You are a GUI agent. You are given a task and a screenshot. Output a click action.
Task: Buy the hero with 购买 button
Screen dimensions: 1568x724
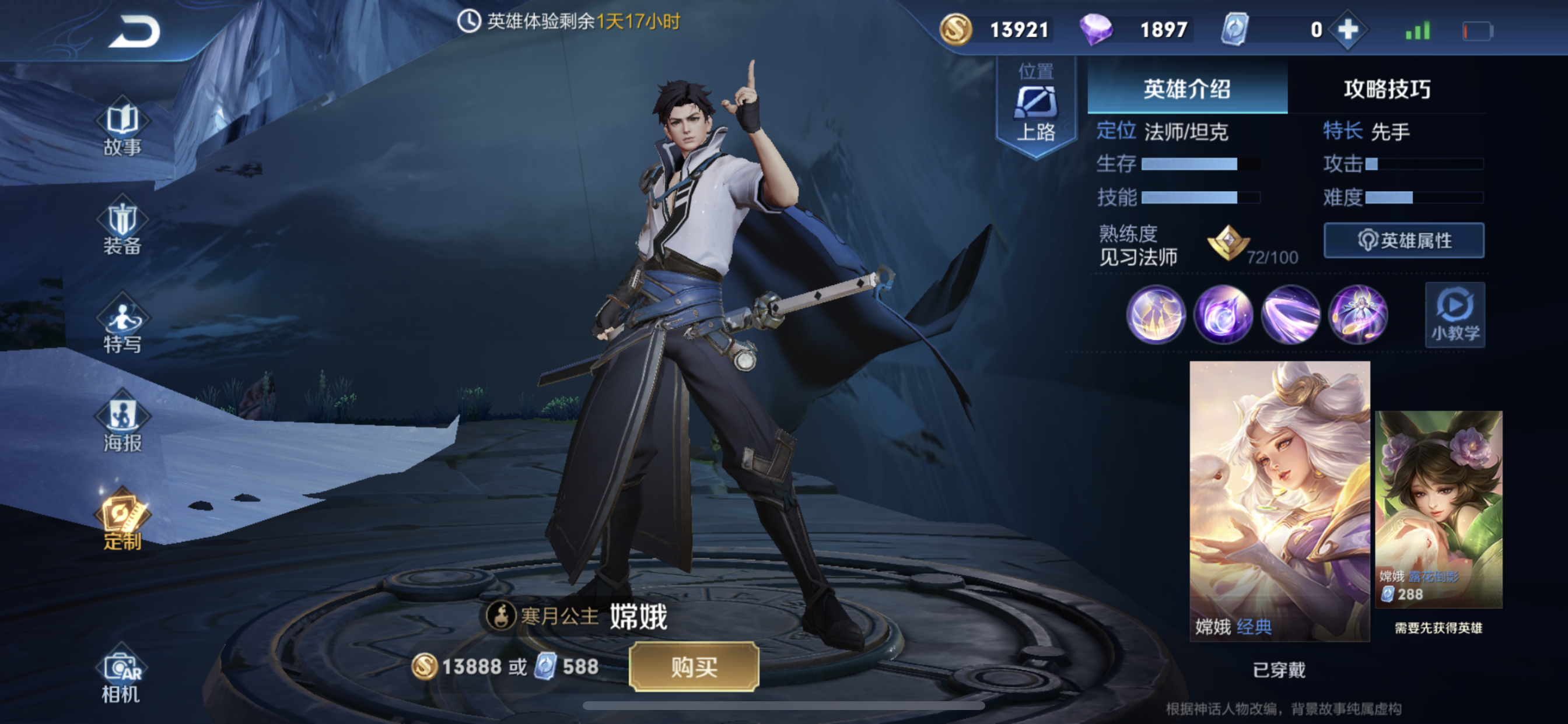click(x=694, y=667)
